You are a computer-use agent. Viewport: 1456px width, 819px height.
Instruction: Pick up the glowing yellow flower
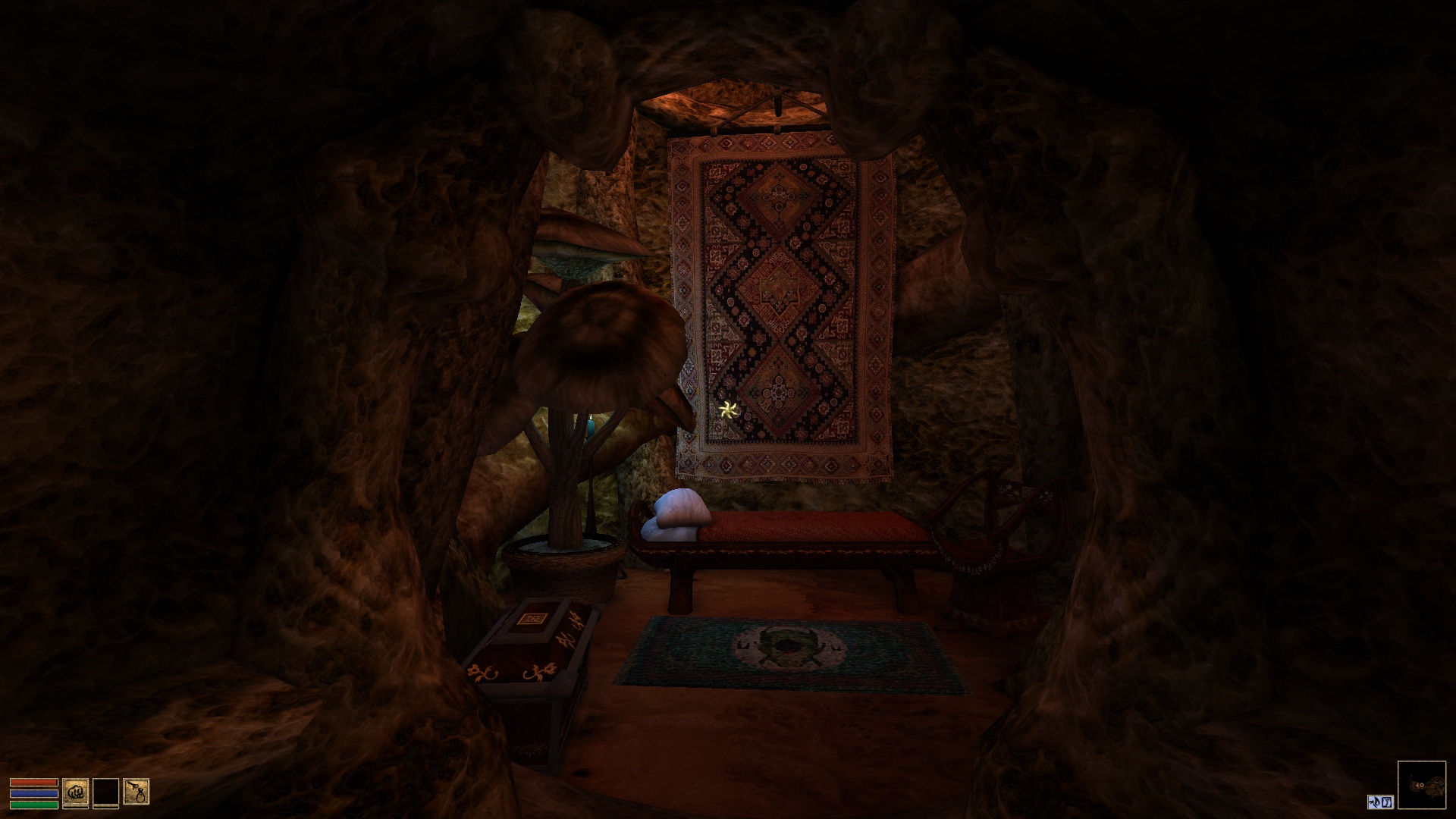[x=727, y=410]
